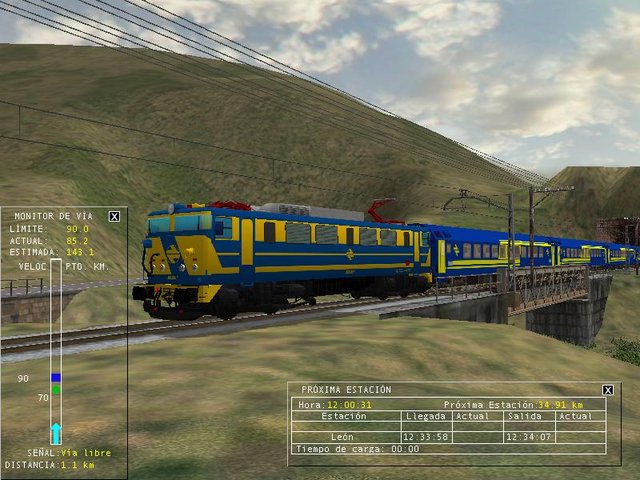Close the Próxima Estación panel
The image size is (640, 480).
click(608, 390)
